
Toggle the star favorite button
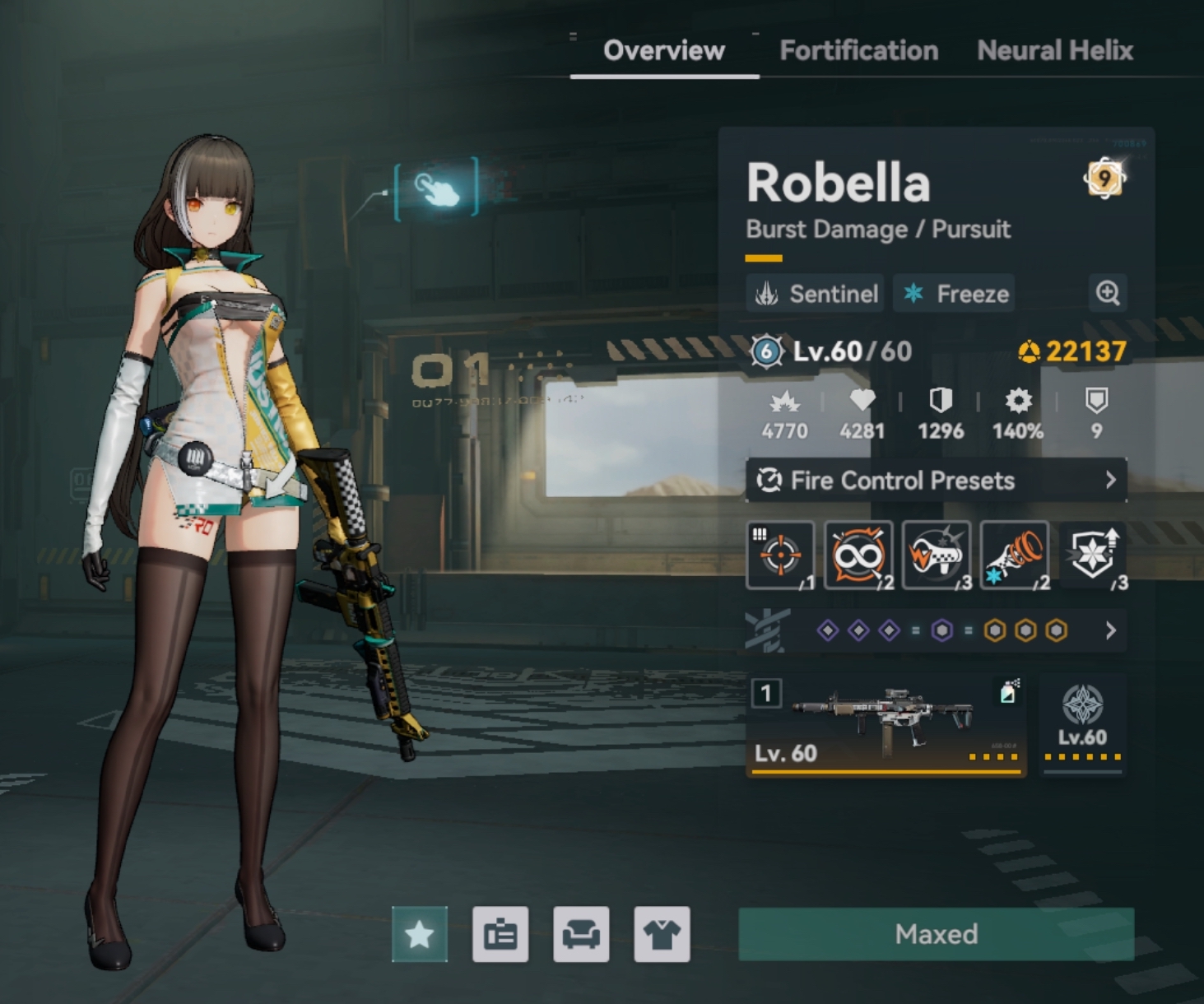tap(420, 934)
